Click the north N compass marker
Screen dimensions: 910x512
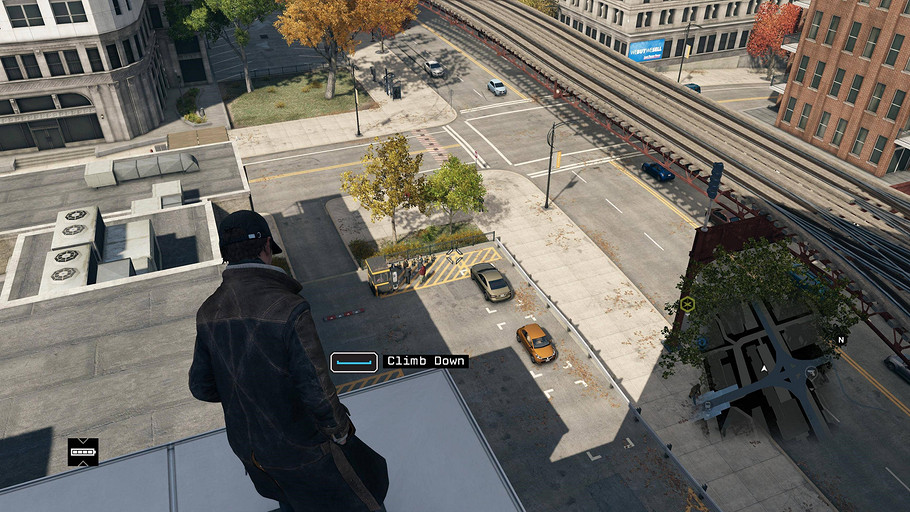click(841, 340)
